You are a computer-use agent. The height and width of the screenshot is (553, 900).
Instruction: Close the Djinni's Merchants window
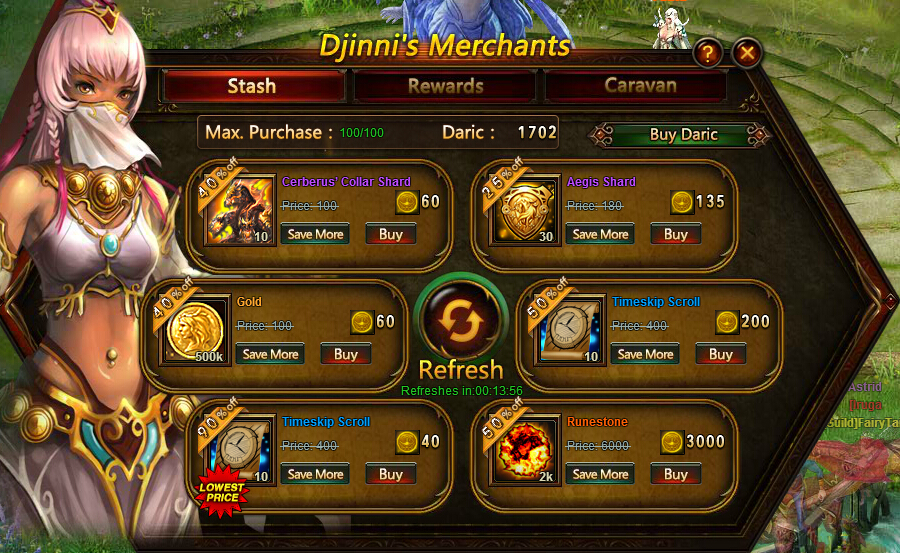coord(747,53)
